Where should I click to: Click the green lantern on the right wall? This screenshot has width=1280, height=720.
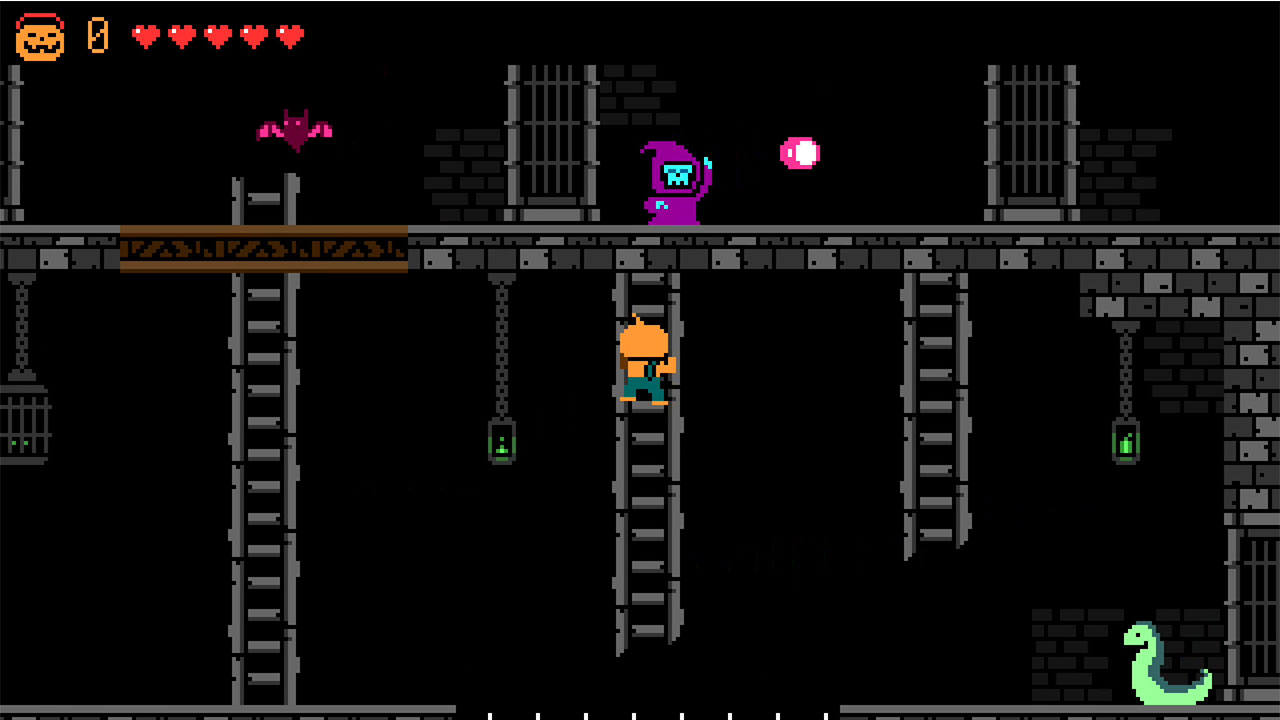pos(1125,440)
